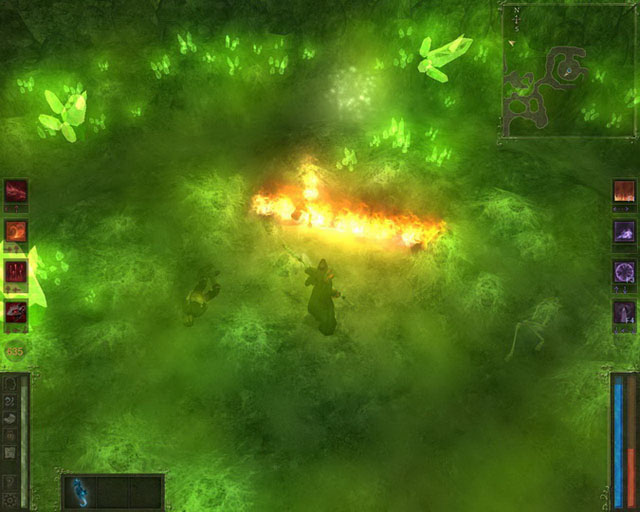Select the purple robed figure spell
This screenshot has height=512, width=640.
624,313
